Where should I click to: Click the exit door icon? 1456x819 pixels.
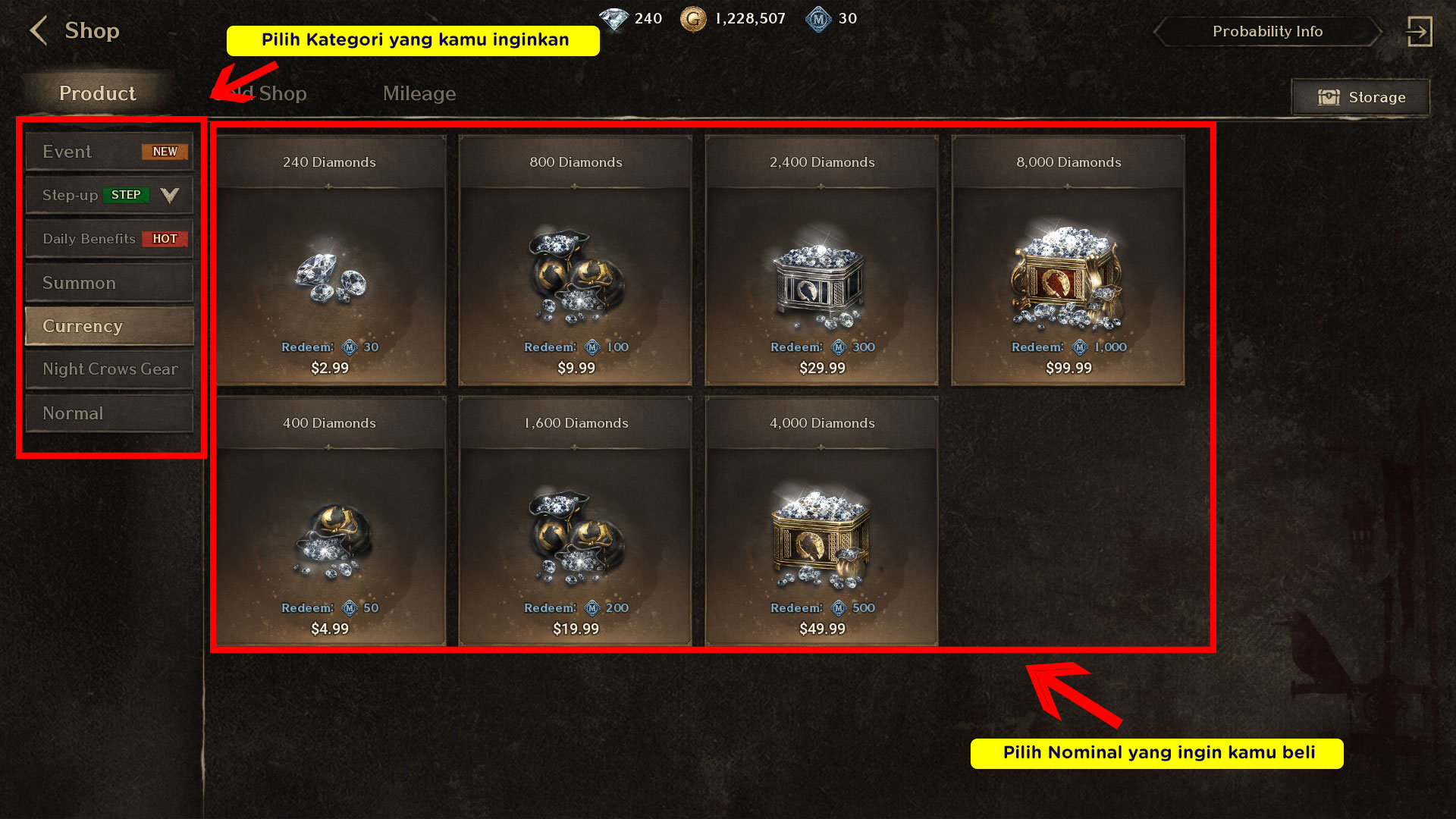click(1418, 32)
